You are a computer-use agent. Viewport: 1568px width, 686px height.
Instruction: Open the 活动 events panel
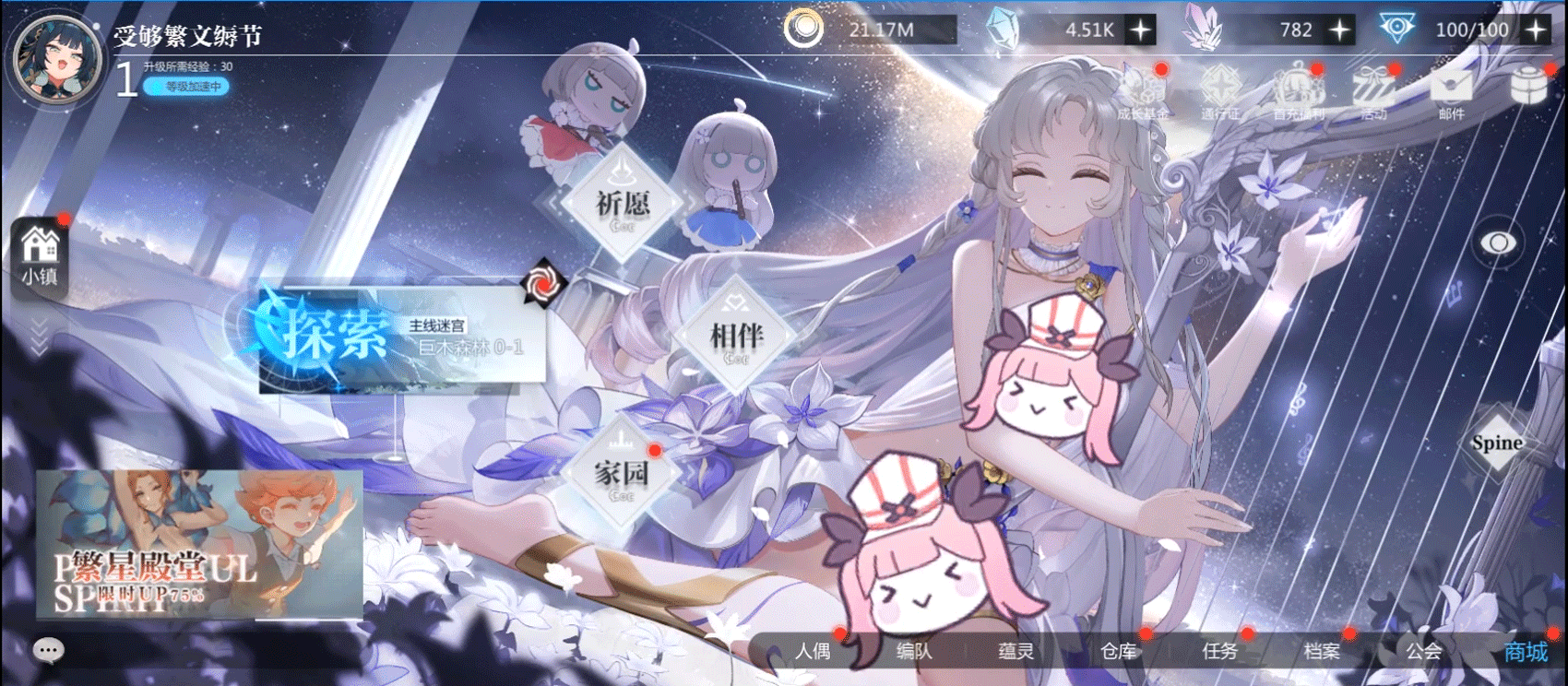[x=1372, y=92]
